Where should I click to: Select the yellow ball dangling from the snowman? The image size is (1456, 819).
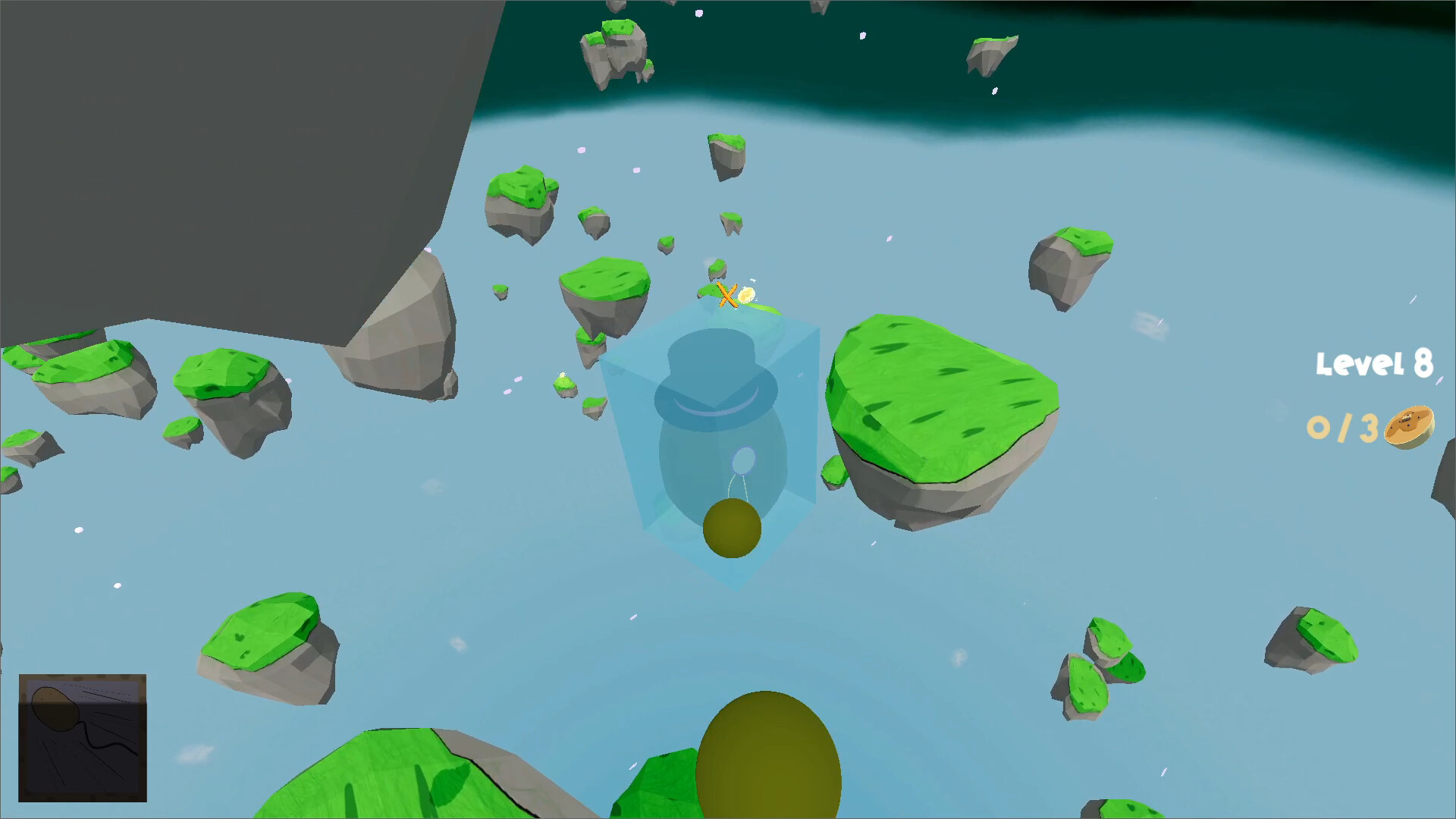(732, 527)
